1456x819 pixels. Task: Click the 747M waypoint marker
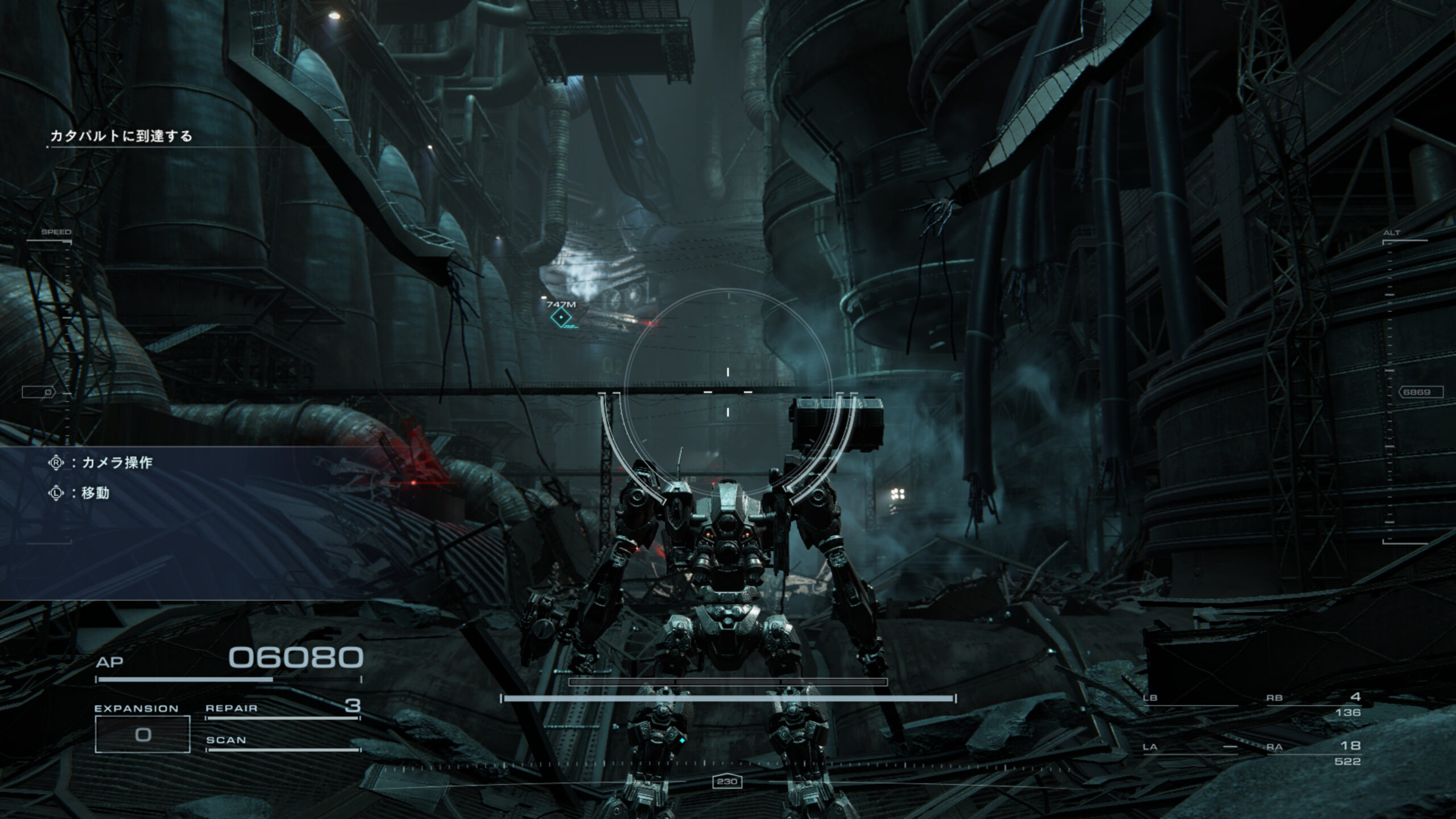561,317
